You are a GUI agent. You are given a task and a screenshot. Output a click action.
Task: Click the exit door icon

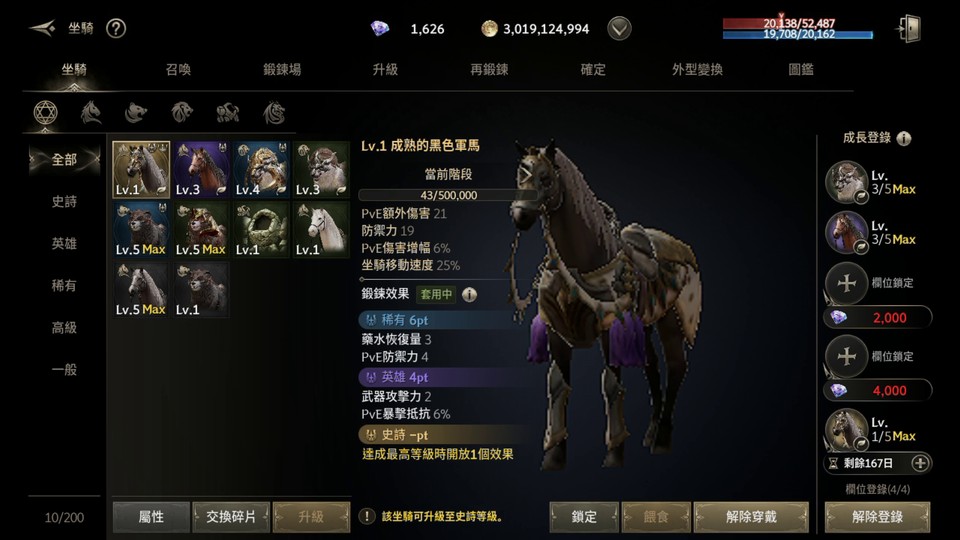pos(908,28)
